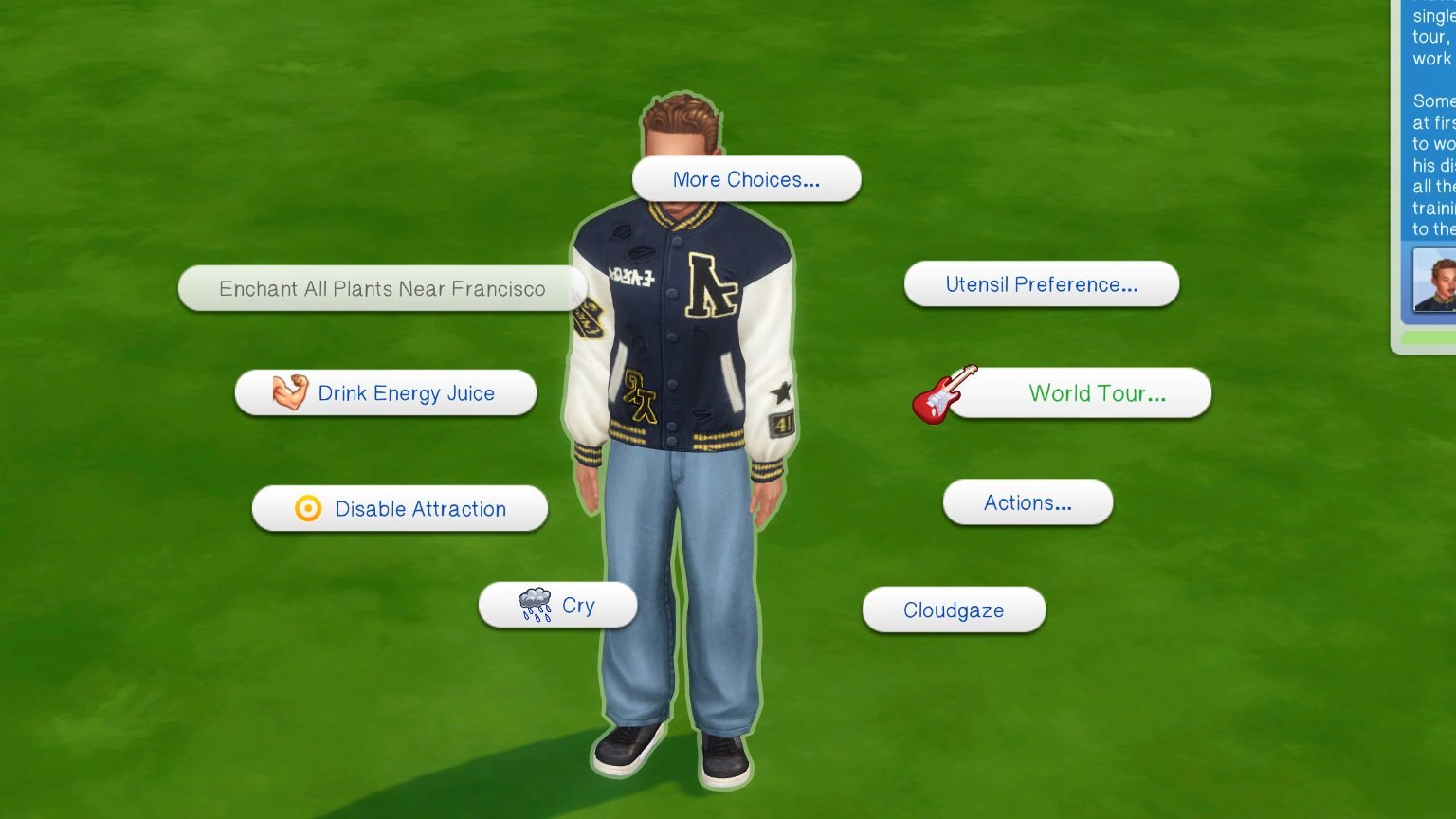Click the Sim portrait thumbnail in the notification sidebar
This screenshot has height=819, width=1456.
click(x=1438, y=282)
